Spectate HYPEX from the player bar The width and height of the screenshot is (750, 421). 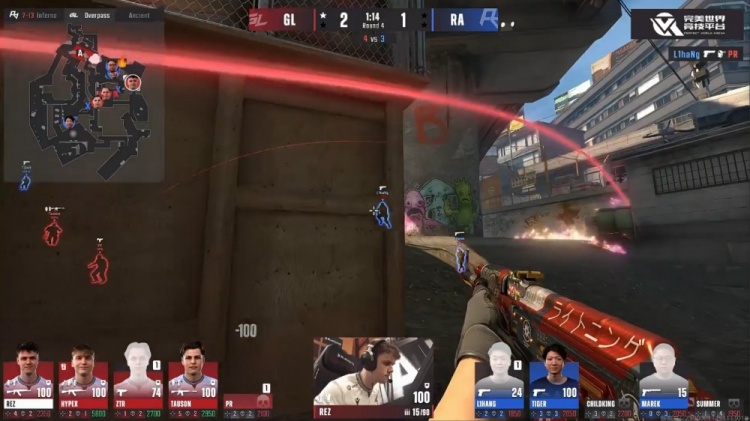click(83, 375)
